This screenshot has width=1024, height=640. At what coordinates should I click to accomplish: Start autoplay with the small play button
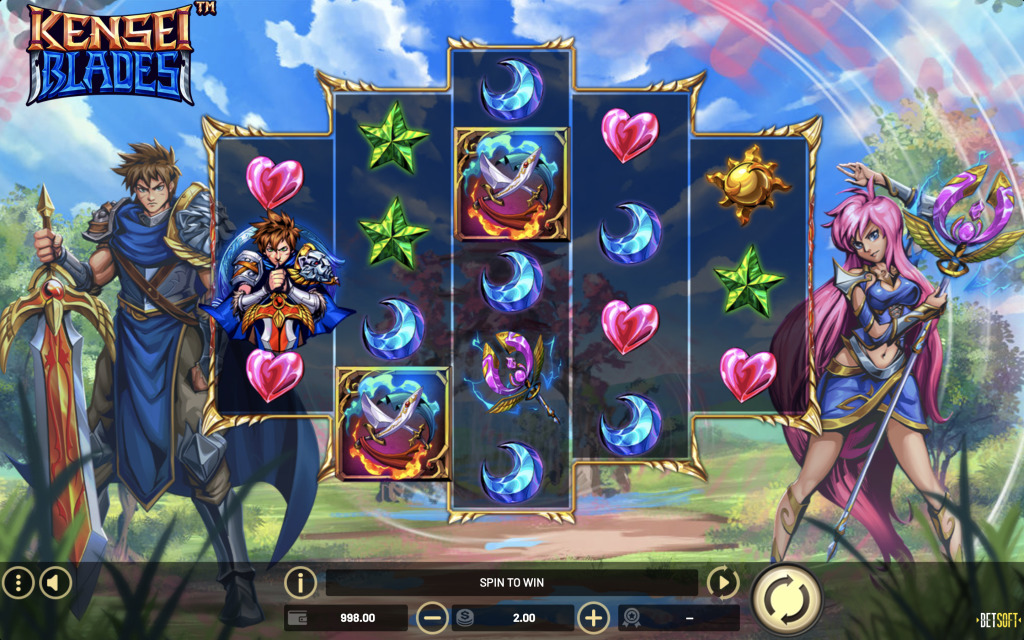(x=722, y=583)
